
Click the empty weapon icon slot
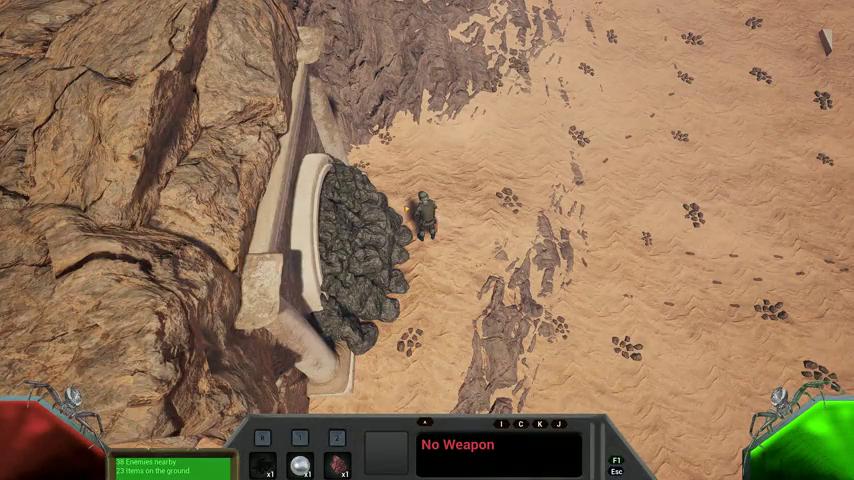click(386, 453)
